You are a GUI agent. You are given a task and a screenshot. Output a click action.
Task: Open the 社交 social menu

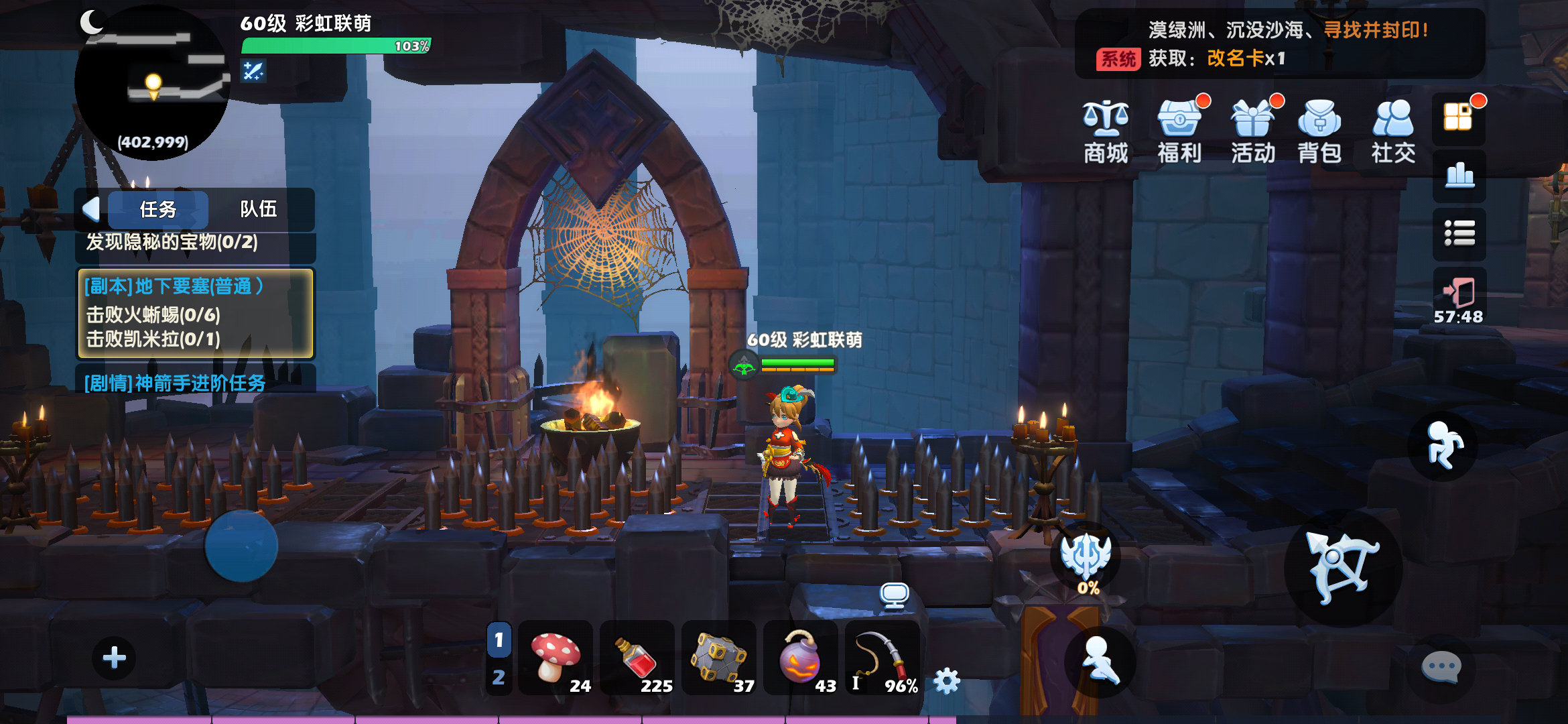coord(1393,132)
